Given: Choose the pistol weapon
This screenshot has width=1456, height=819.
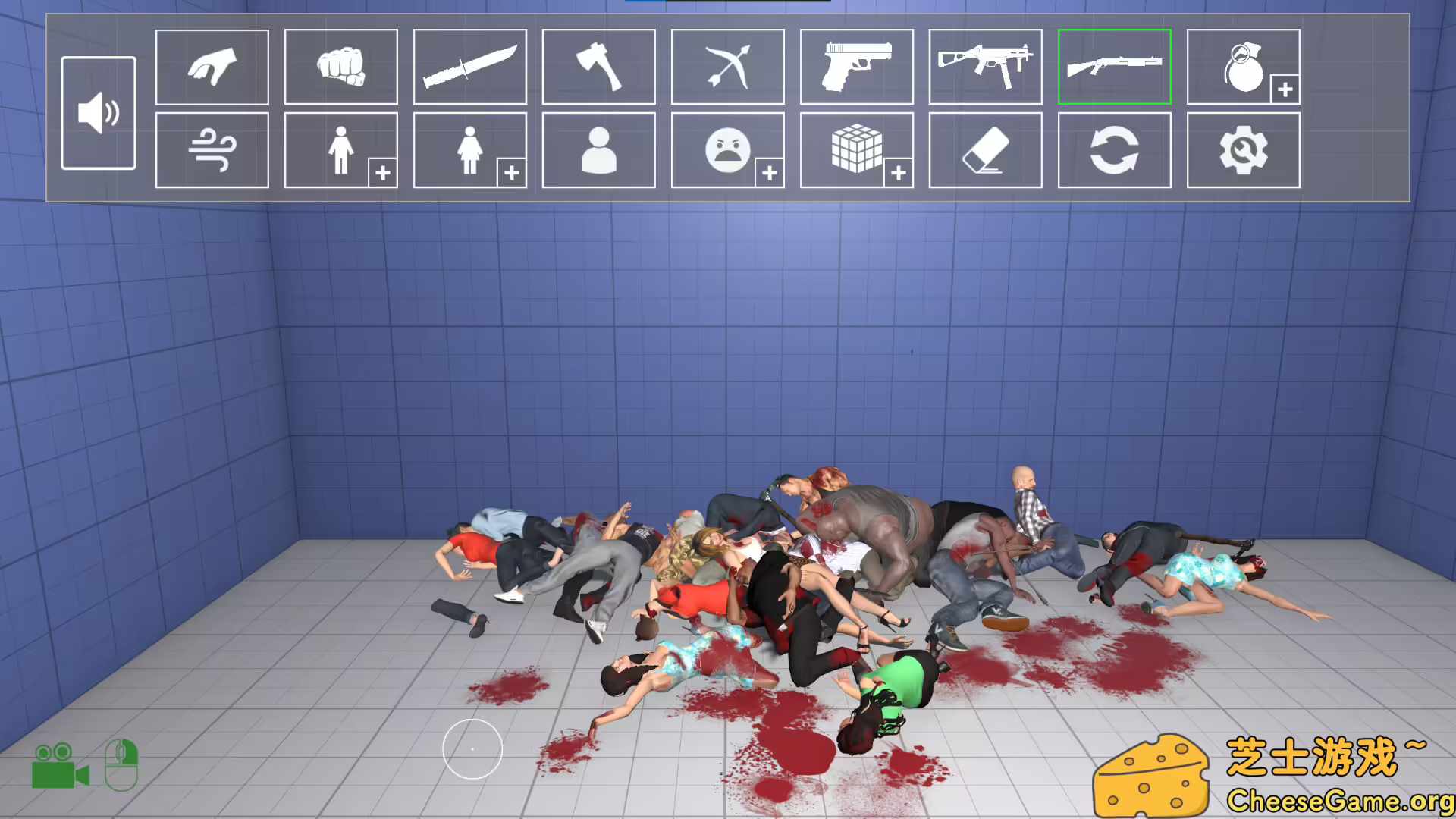Looking at the screenshot, I should [856, 67].
